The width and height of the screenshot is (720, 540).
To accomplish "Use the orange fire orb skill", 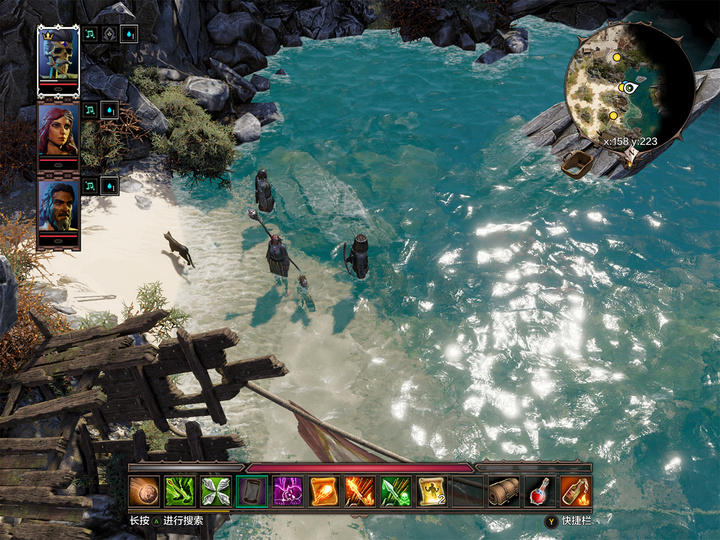I will click(324, 491).
